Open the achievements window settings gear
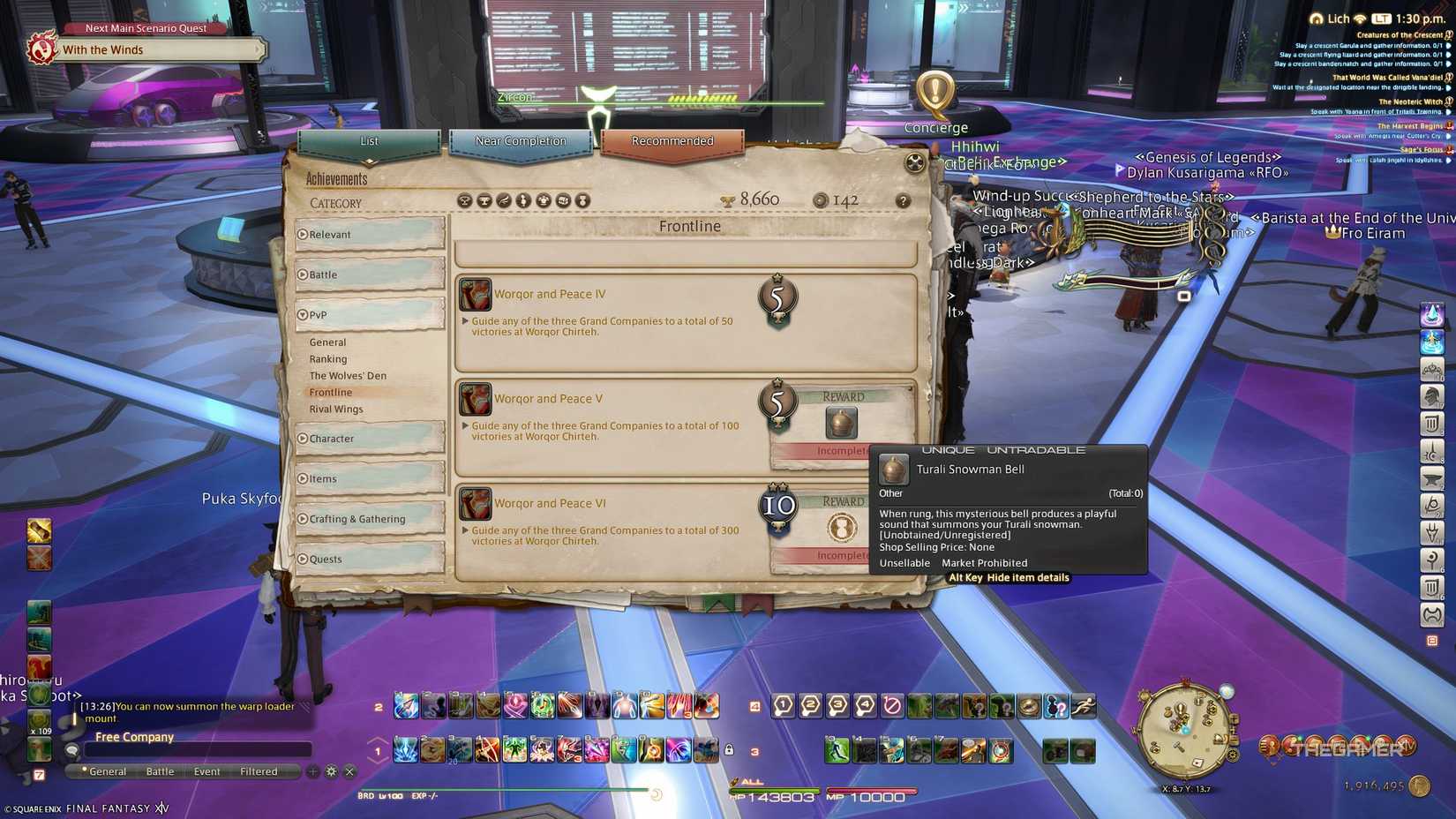 [x=913, y=163]
